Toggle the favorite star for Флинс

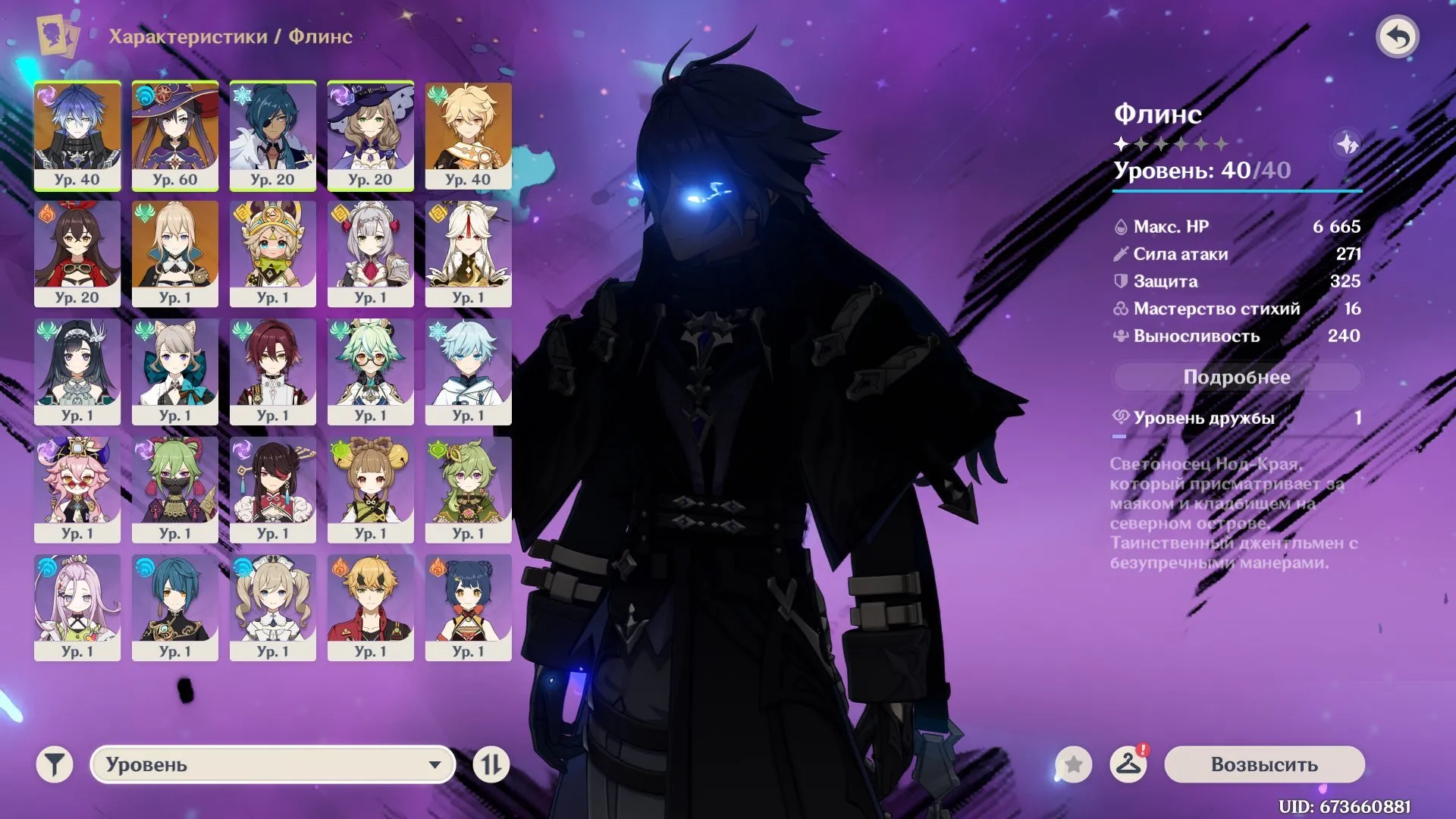(1072, 765)
